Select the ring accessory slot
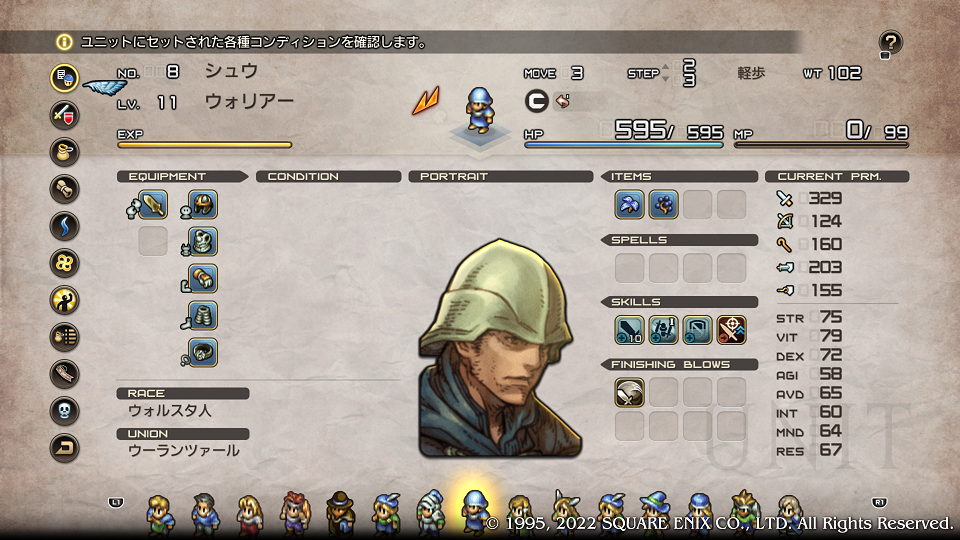The height and width of the screenshot is (540, 960). (203, 351)
